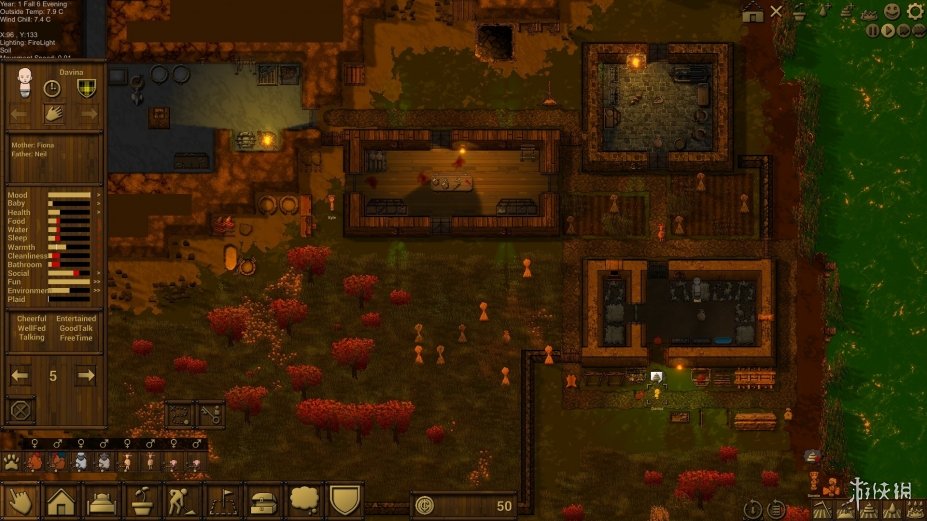Select the pointing hand tool
The height and width of the screenshot is (521, 927).
pos(20,500)
